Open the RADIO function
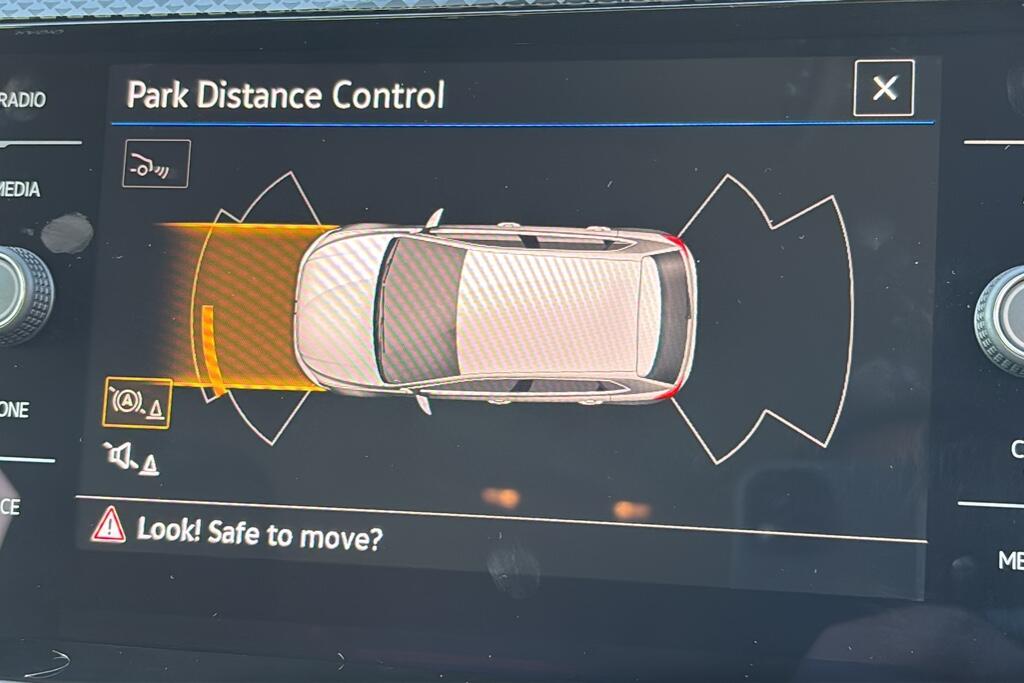 [24, 99]
